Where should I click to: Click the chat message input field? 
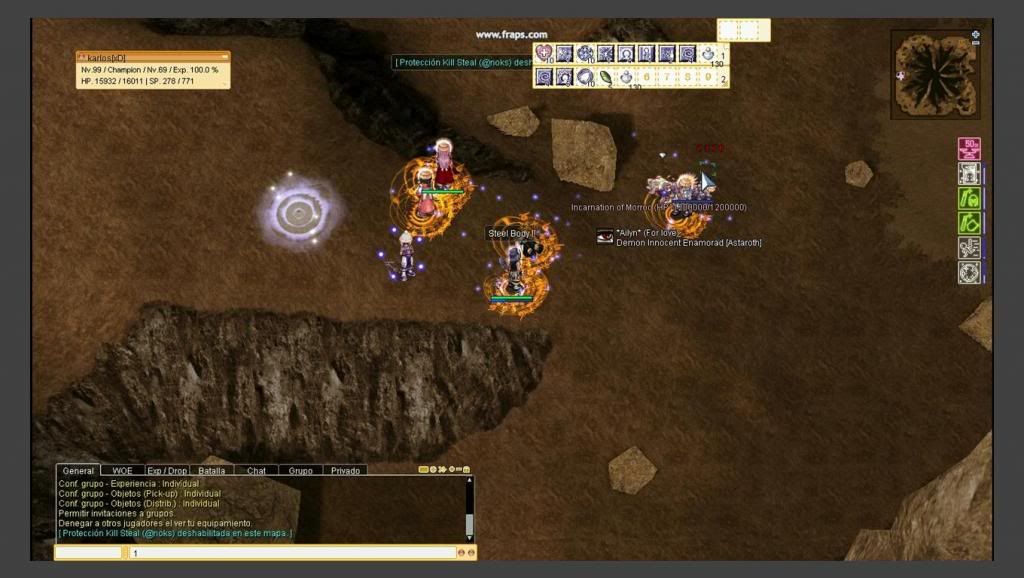(x=292, y=552)
